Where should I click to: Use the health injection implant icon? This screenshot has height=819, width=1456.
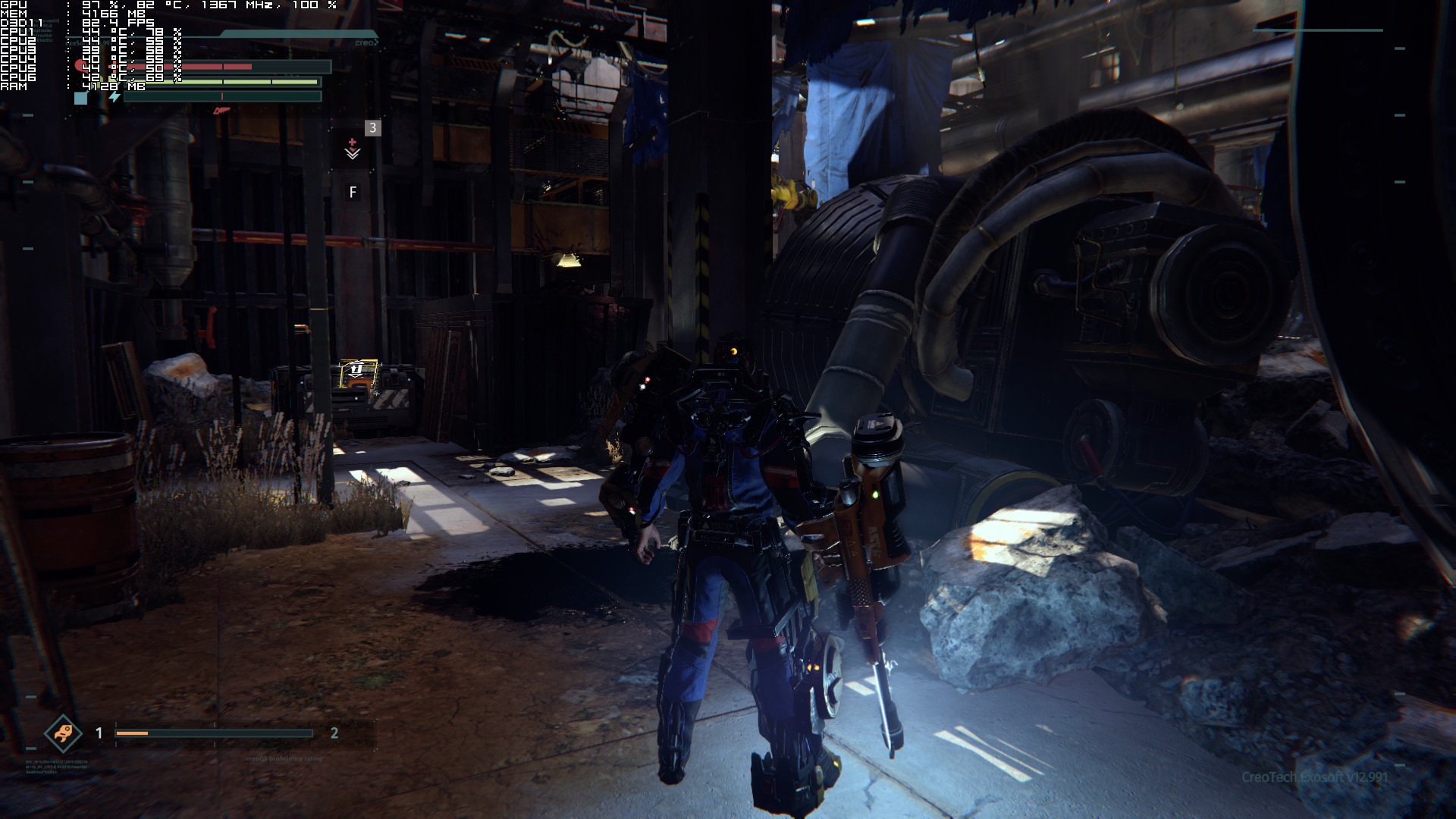click(x=353, y=149)
